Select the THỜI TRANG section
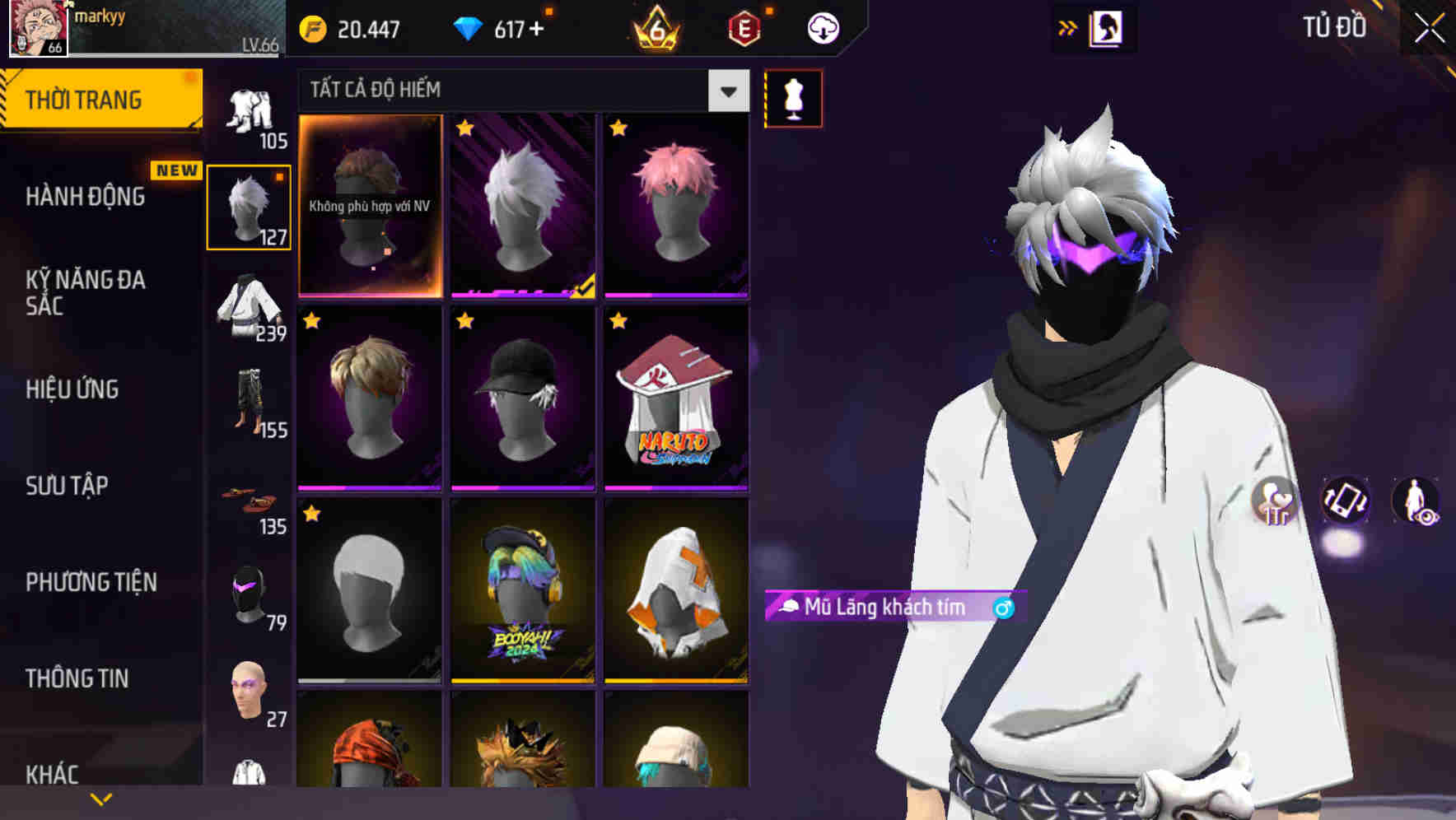 [x=82, y=99]
